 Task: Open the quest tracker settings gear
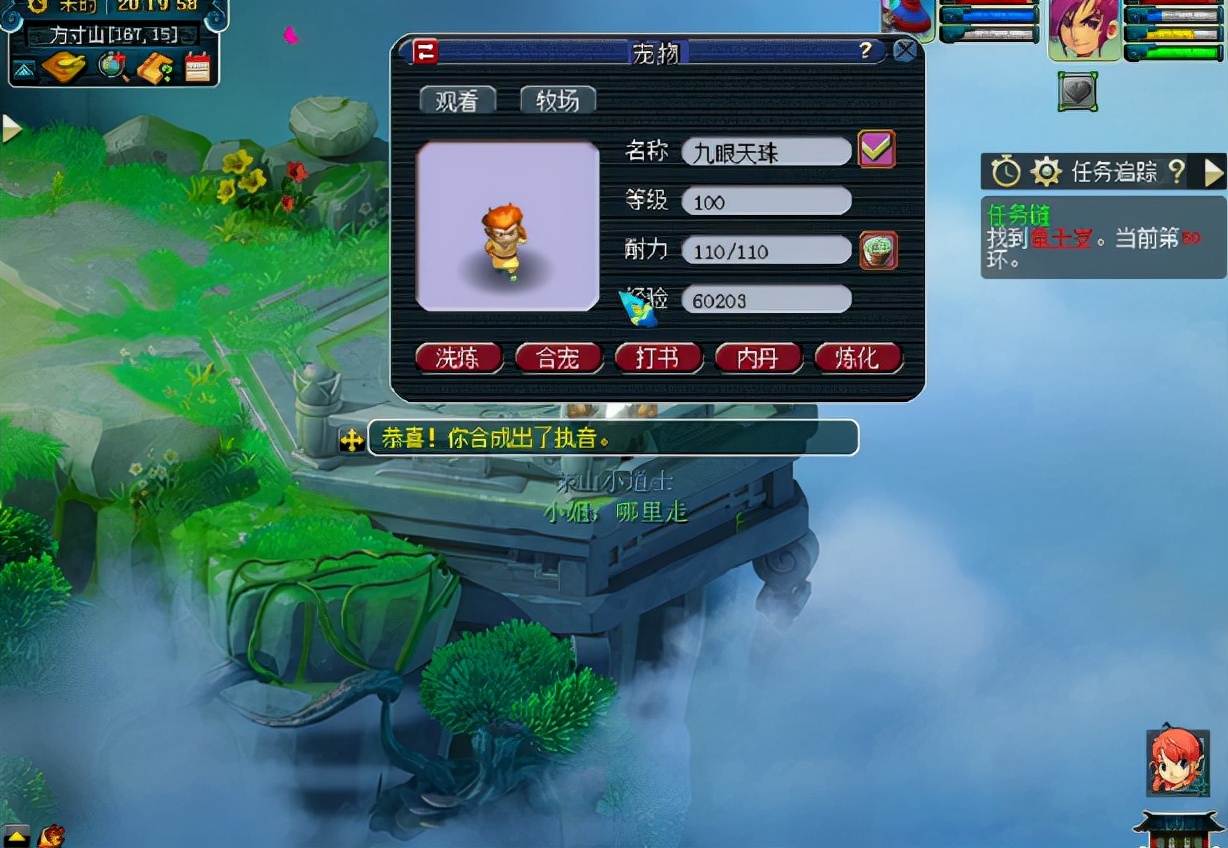click(1045, 172)
